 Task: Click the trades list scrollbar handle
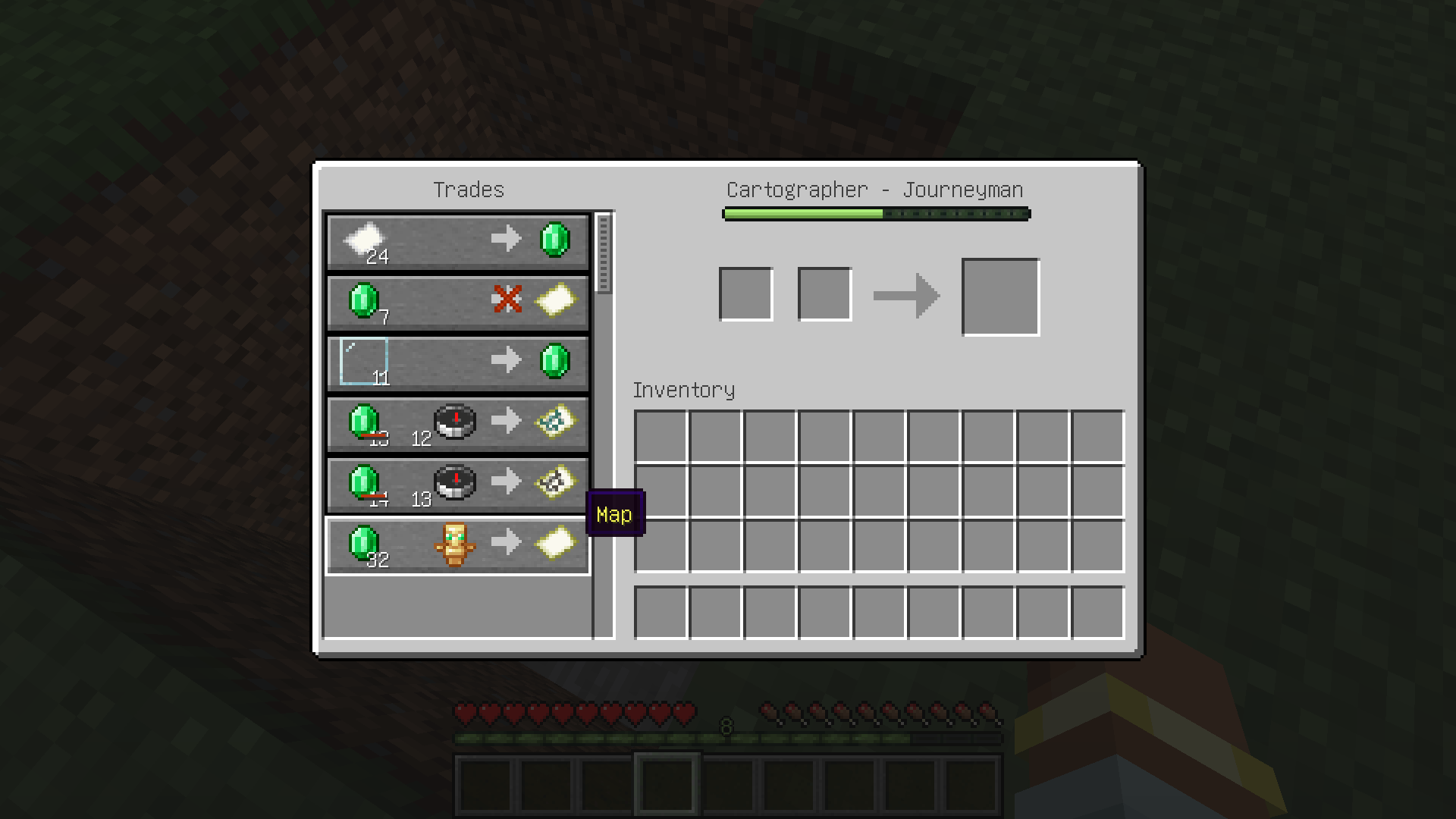603,253
